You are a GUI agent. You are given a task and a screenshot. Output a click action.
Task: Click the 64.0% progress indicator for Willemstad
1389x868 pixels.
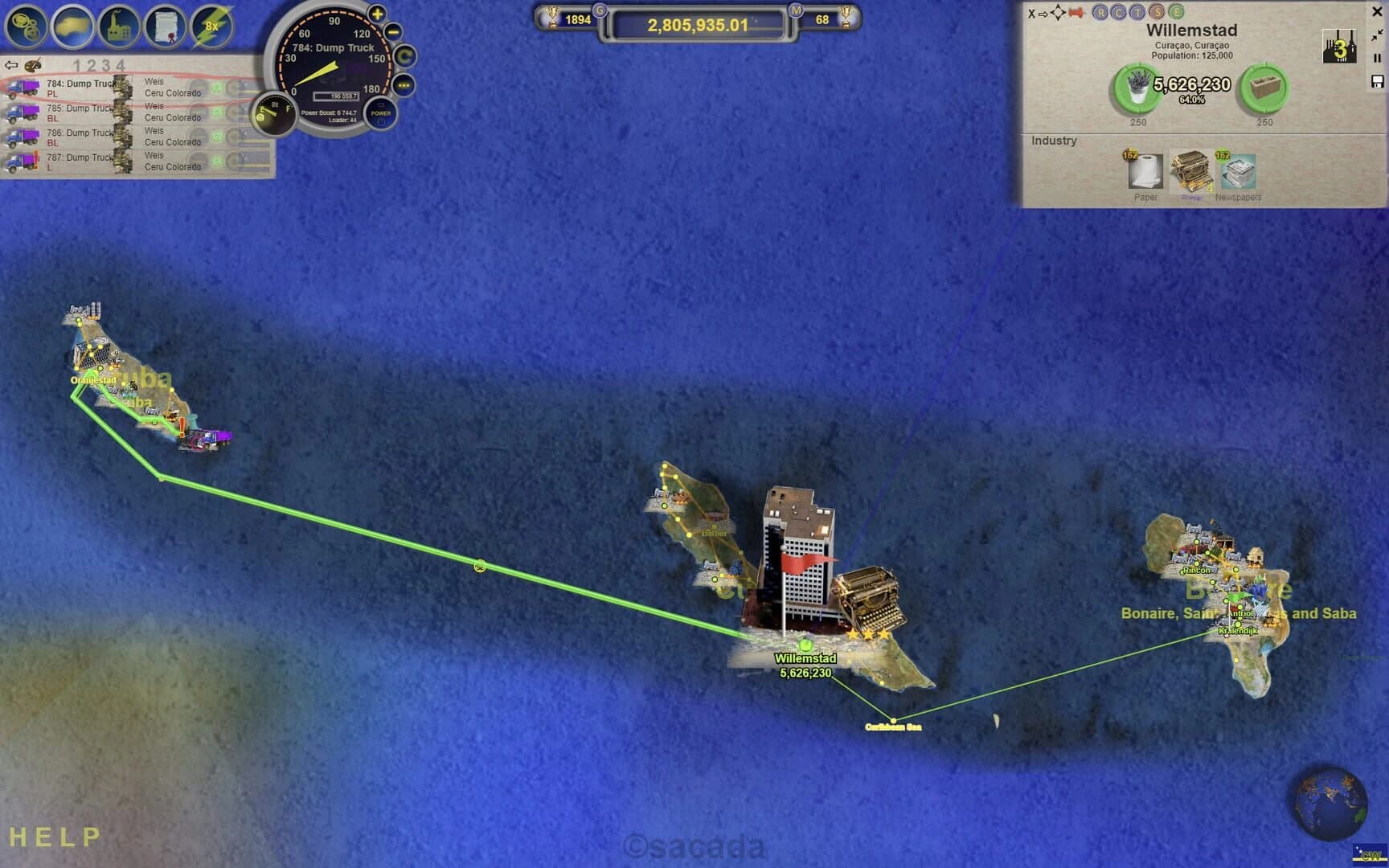point(1191,99)
